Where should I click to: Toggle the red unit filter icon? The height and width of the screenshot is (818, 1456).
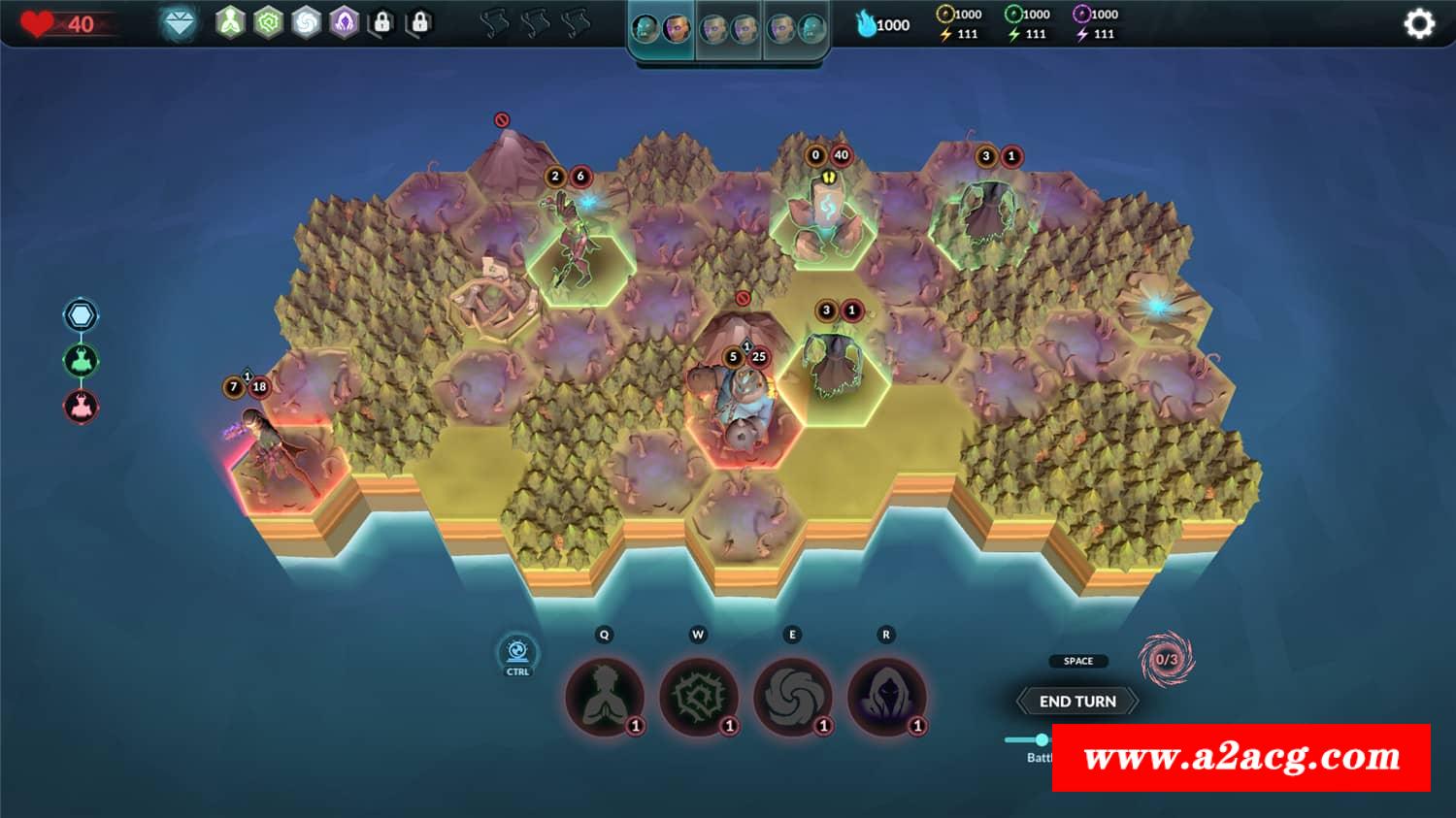pyautogui.click(x=81, y=406)
